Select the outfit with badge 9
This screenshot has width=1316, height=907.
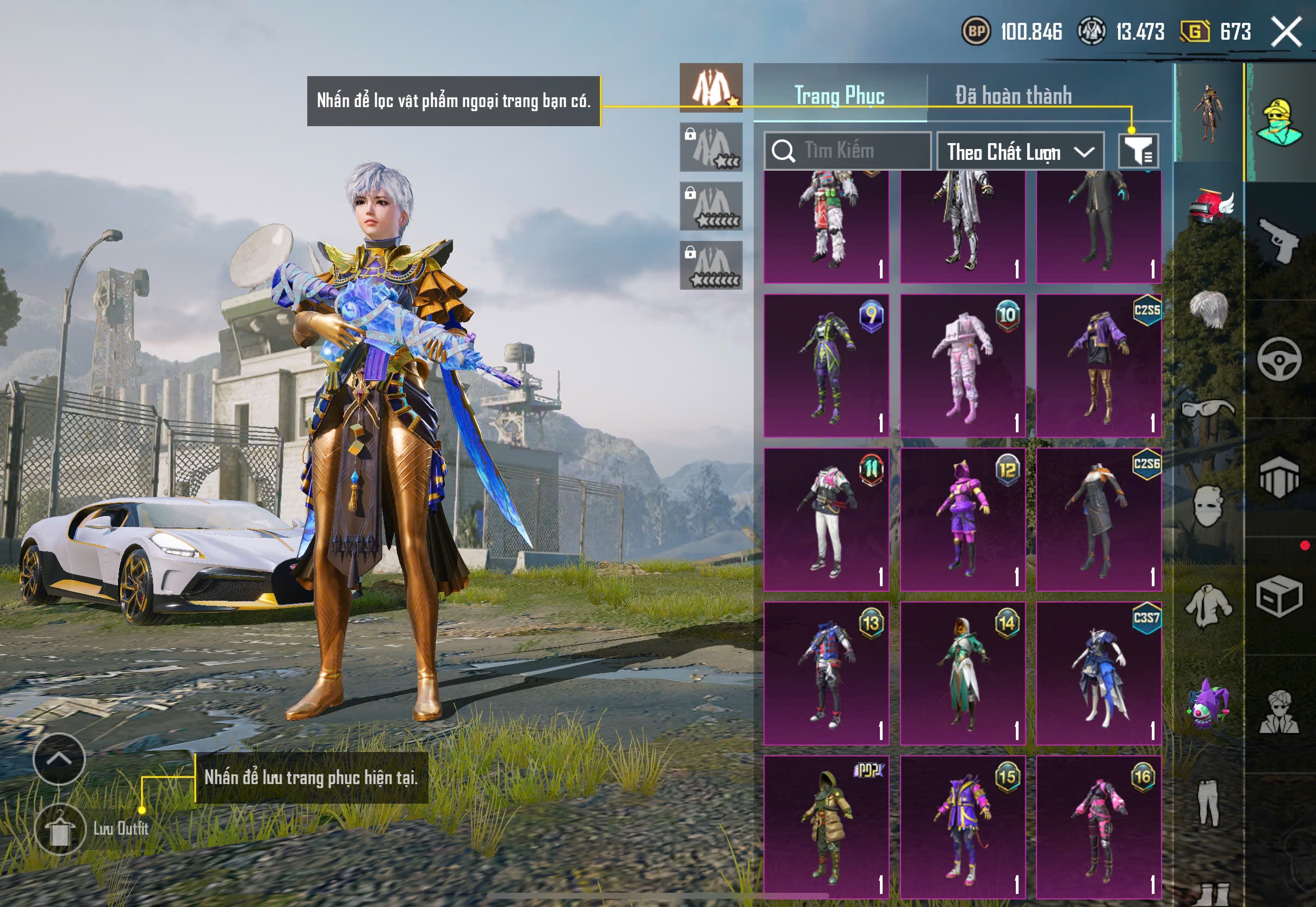[x=826, y=365]
